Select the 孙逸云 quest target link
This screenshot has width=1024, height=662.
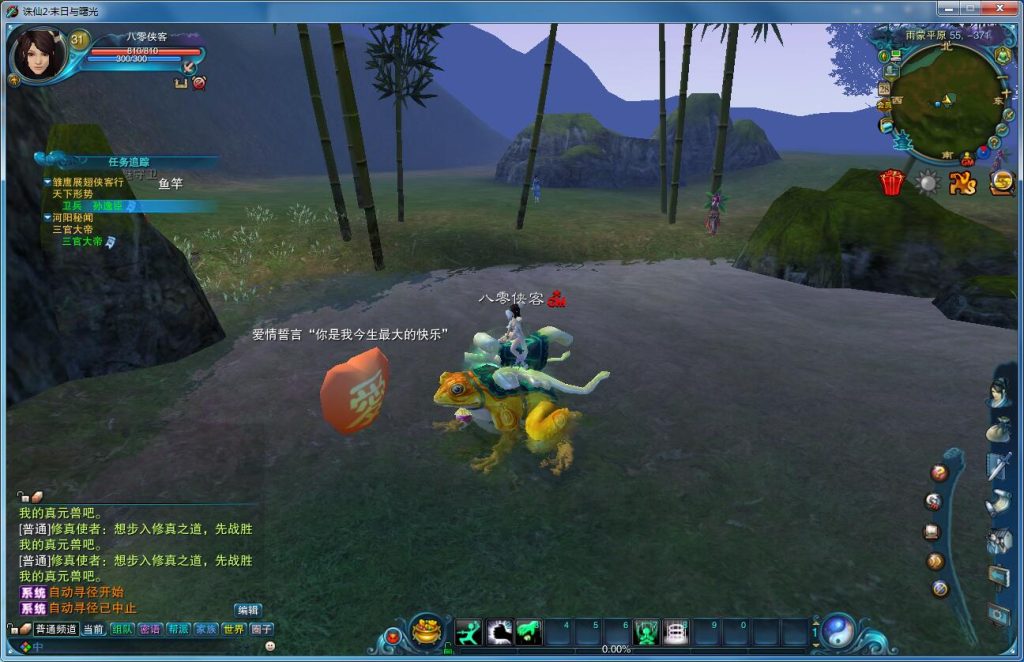(x=107, y=205)
